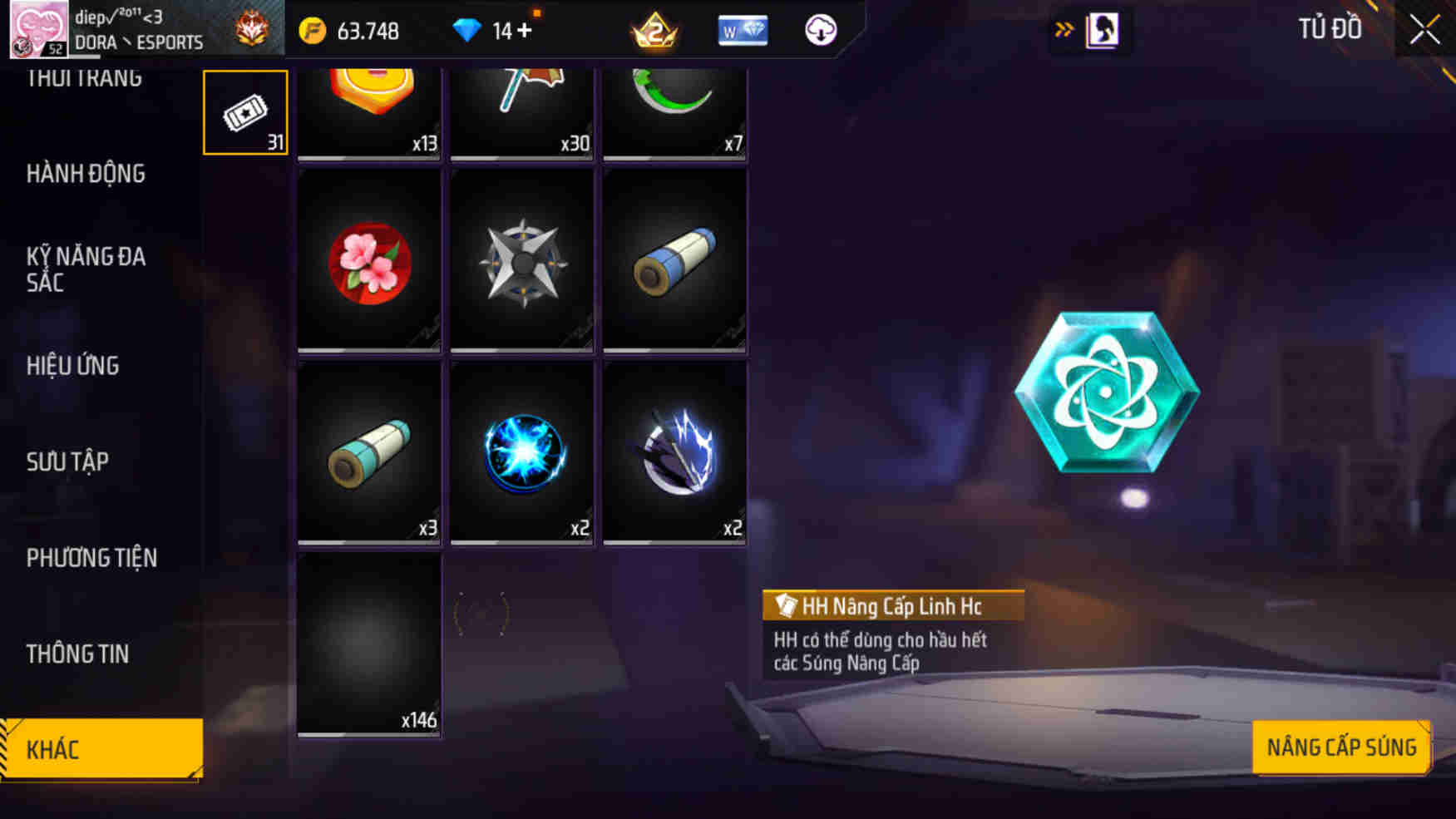This screenshot has height=819, width=1456.
Task: Select the blue energy orb item x2
Action: (x=521, y=454)
